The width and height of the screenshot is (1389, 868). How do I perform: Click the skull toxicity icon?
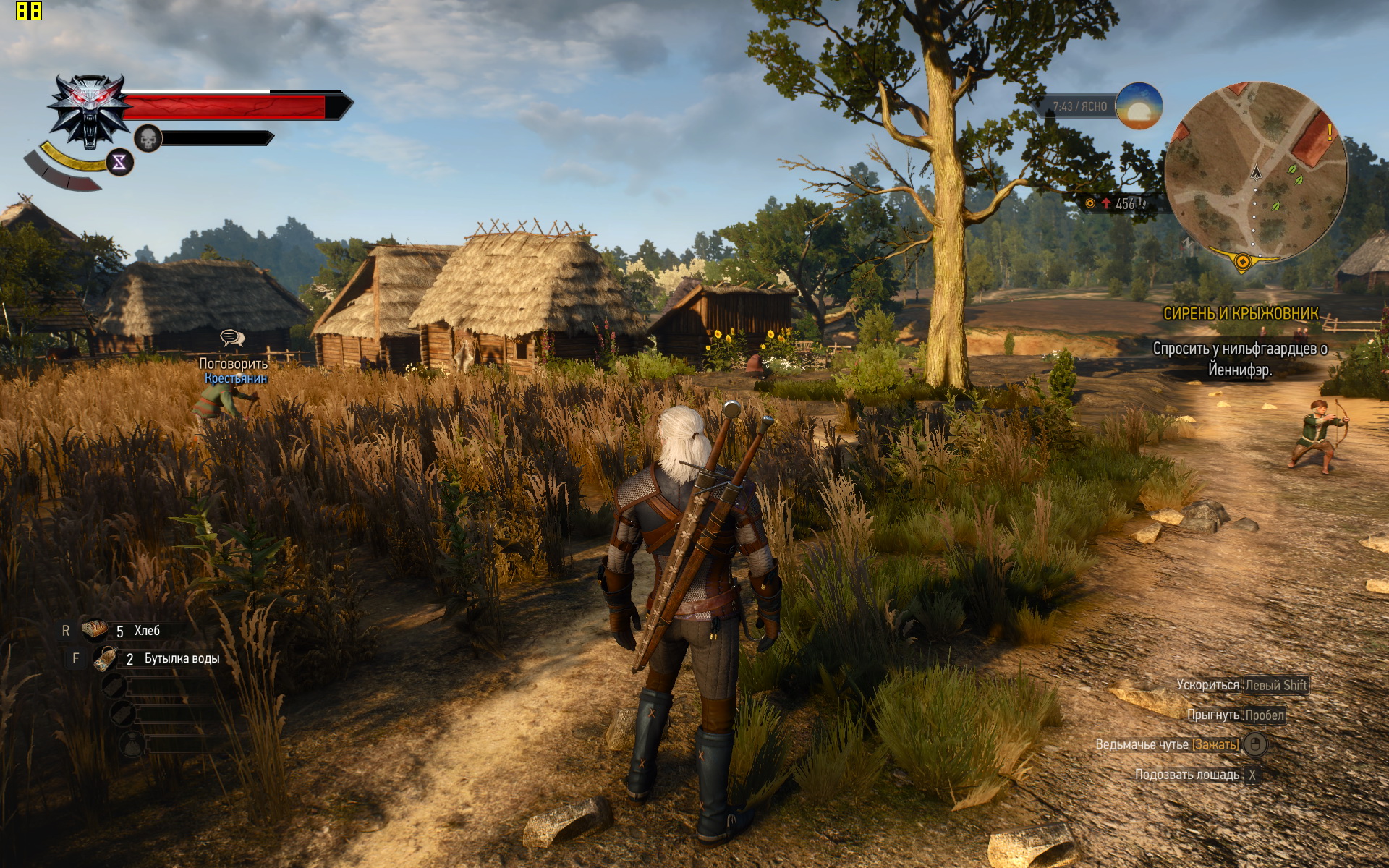point(148,138)
